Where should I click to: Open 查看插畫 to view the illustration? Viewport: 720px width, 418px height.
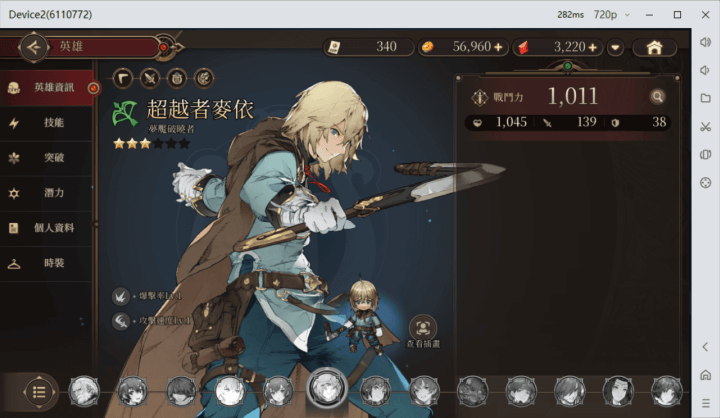point(423,329)
